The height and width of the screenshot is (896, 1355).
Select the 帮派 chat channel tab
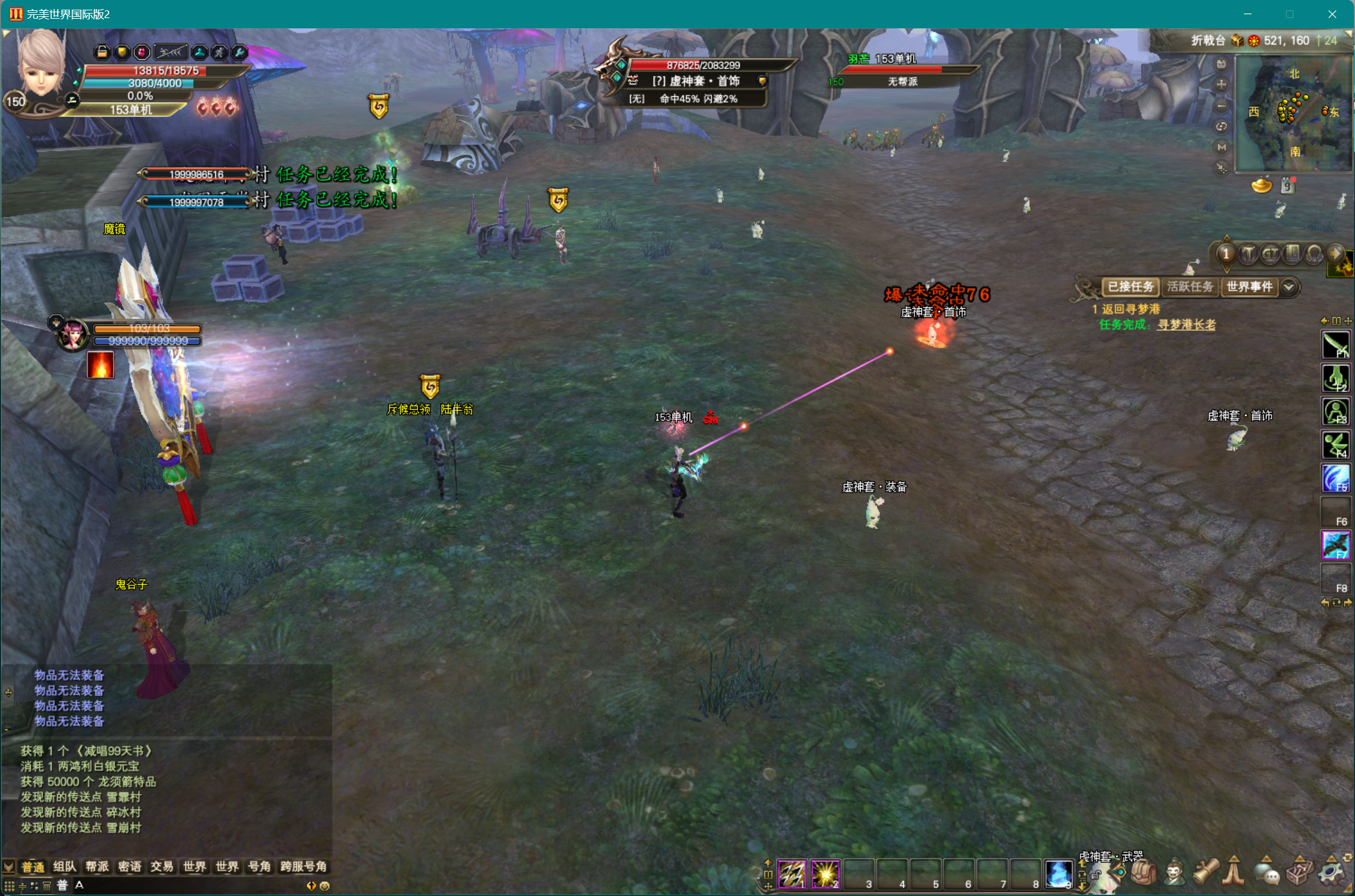point(97,867)
